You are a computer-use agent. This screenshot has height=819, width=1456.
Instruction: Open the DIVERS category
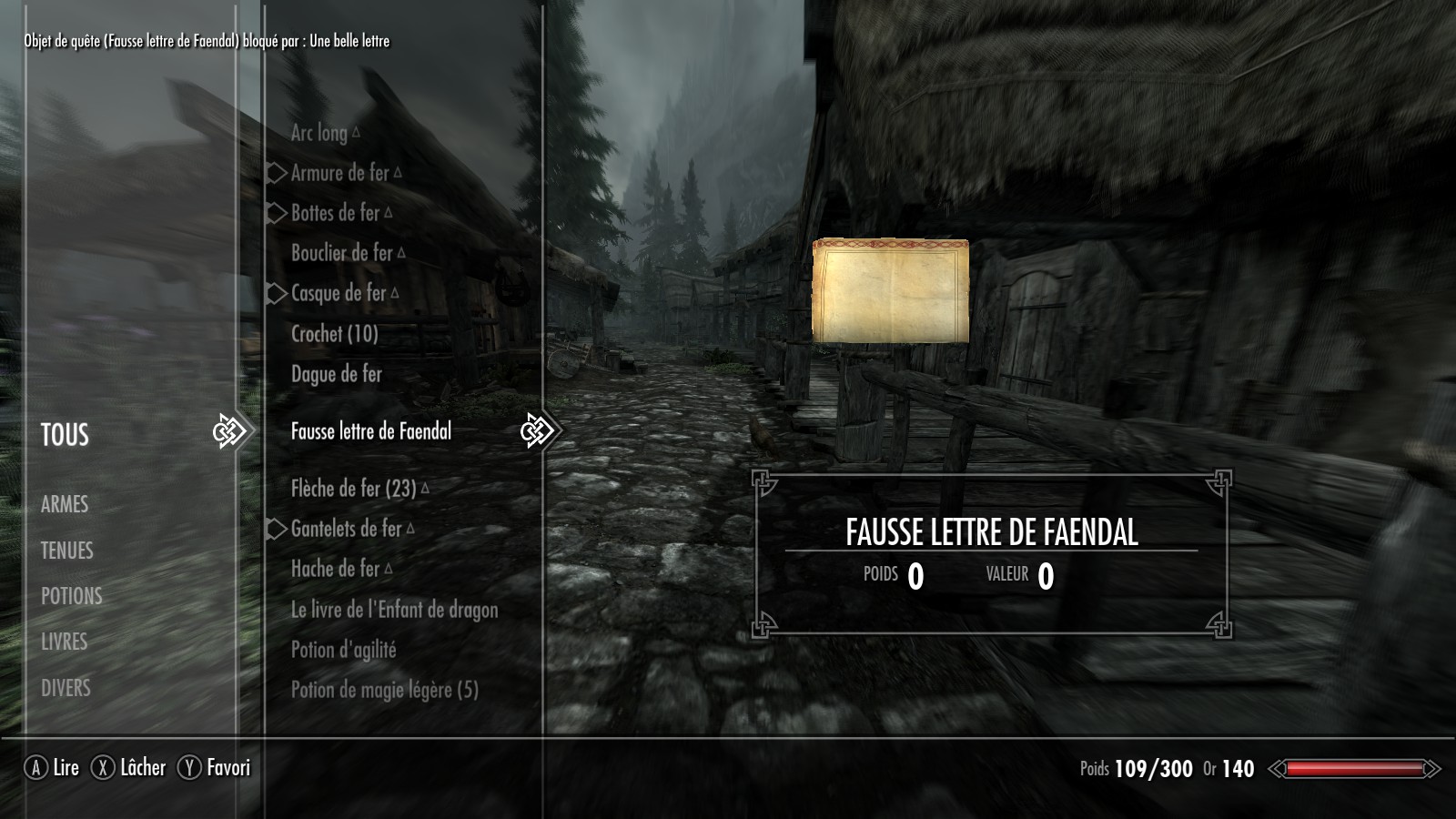click(x=66, y=688)
